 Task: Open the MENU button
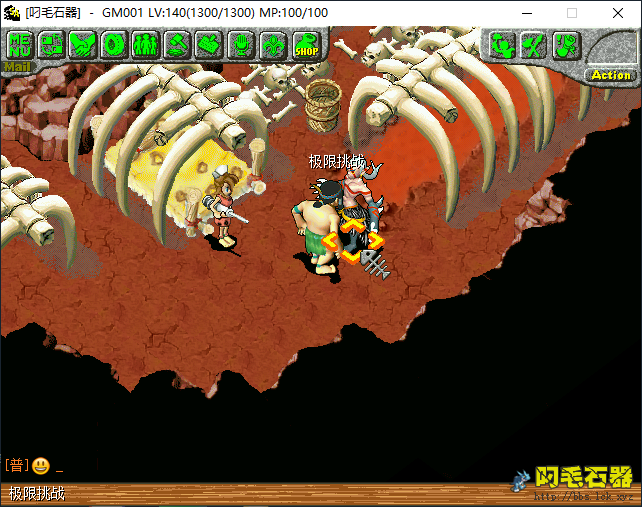pos(19,45)
